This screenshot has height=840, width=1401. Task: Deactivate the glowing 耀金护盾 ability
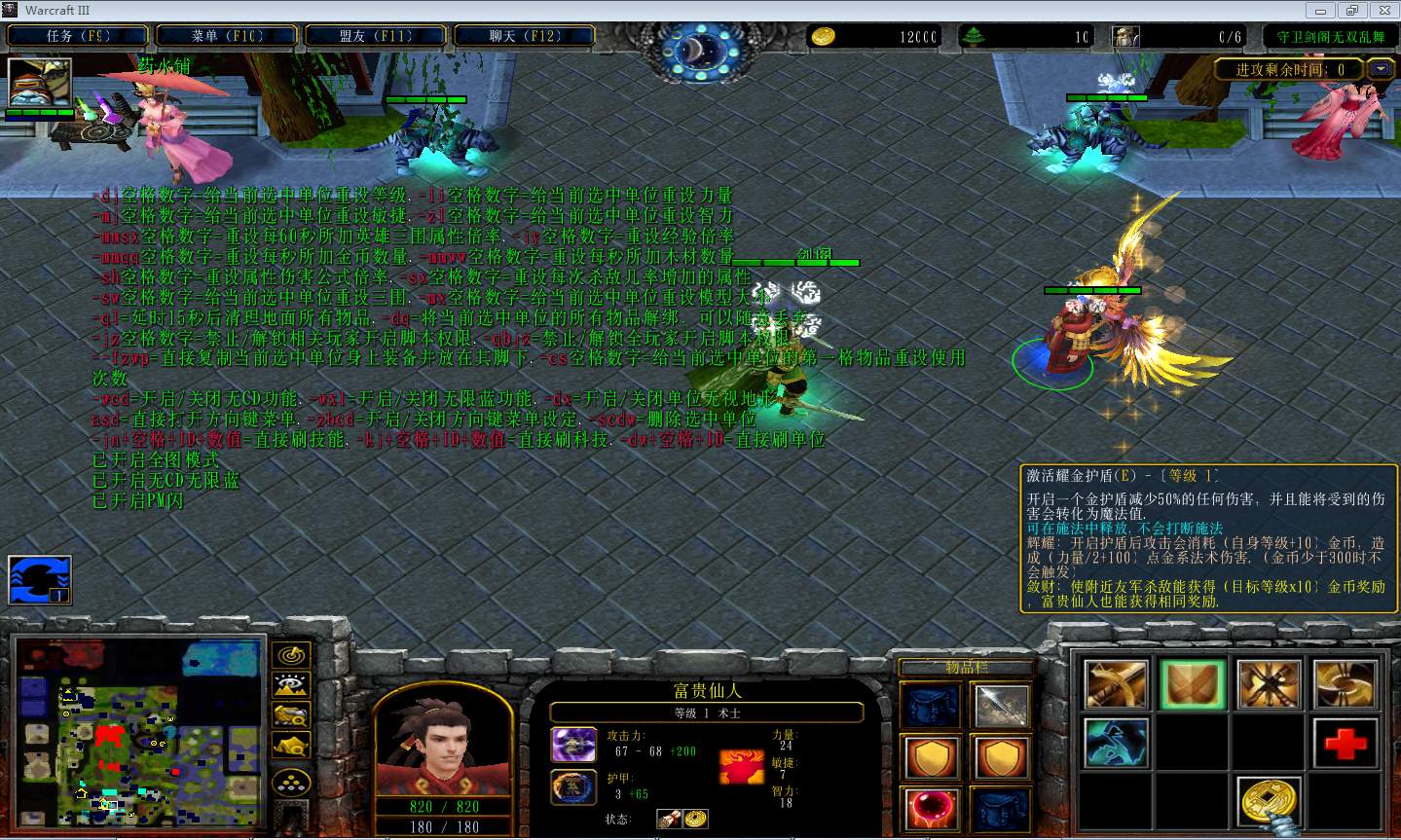[x=1193, y=684]
